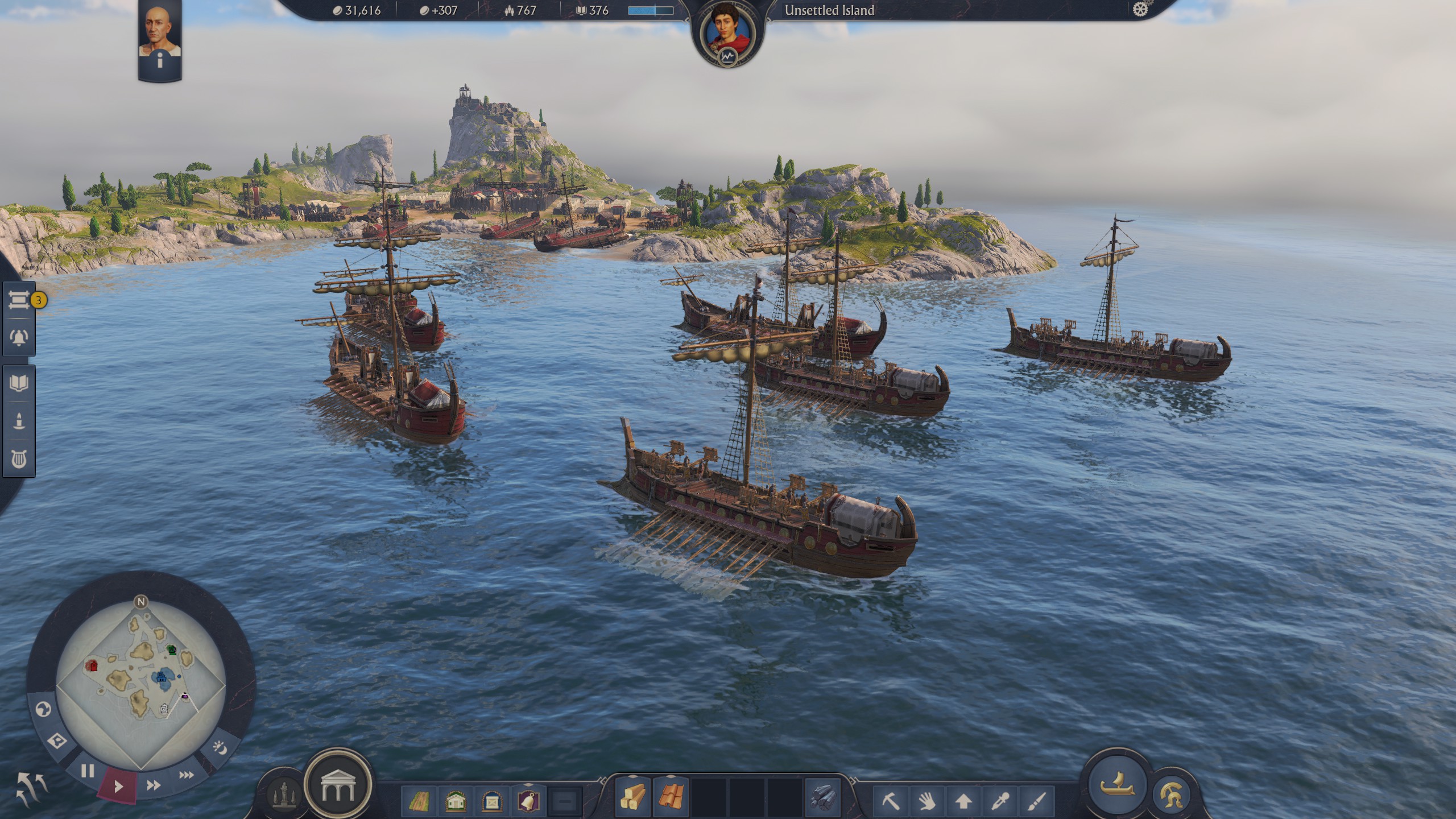This screenshot has height=819, width=1456.
Task: Open the settings gear menu
Action: (x=1140, y=10)
